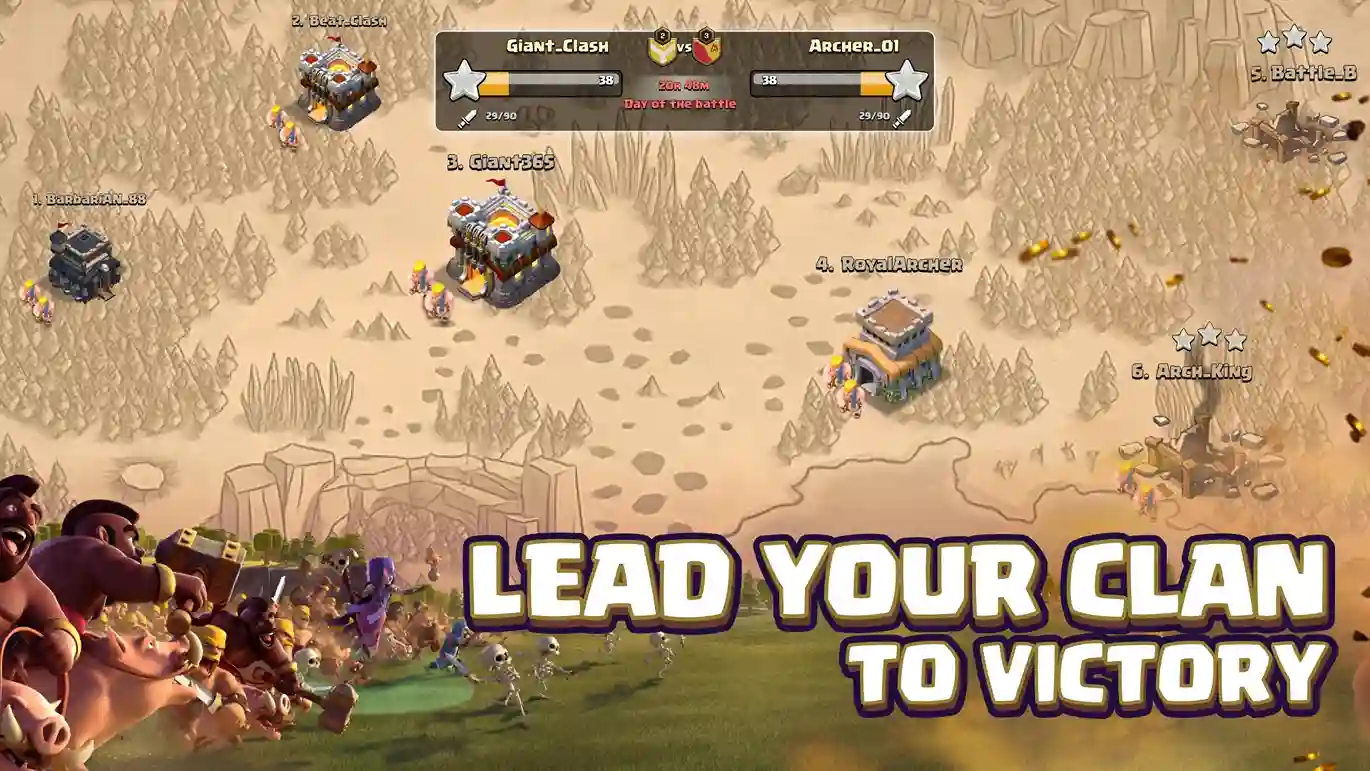
Task: Click the level 2 badge above Giant_Clash shield
Action: 661,34
